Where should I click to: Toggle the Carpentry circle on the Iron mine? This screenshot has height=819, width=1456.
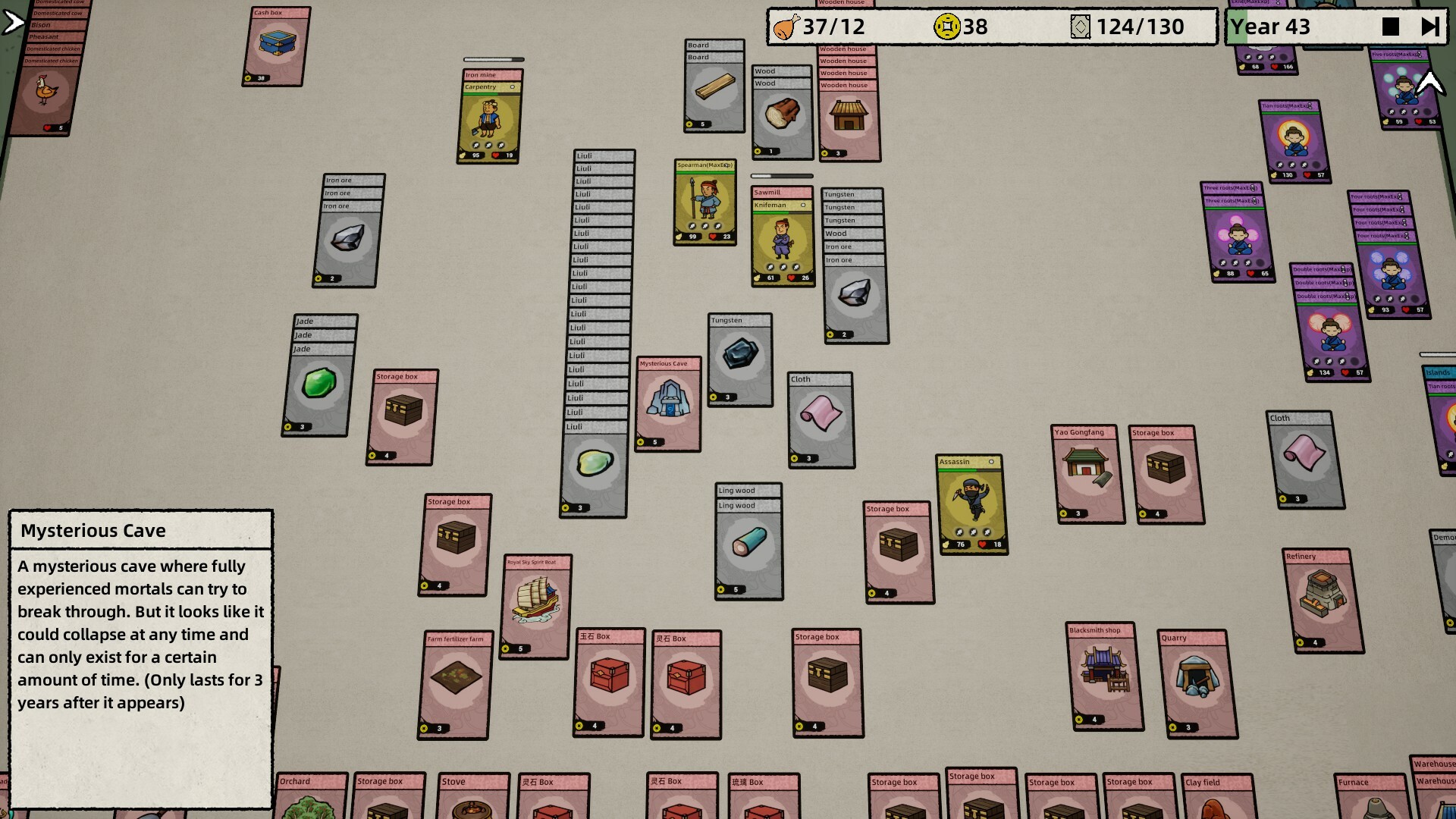(x=513, y=86)
